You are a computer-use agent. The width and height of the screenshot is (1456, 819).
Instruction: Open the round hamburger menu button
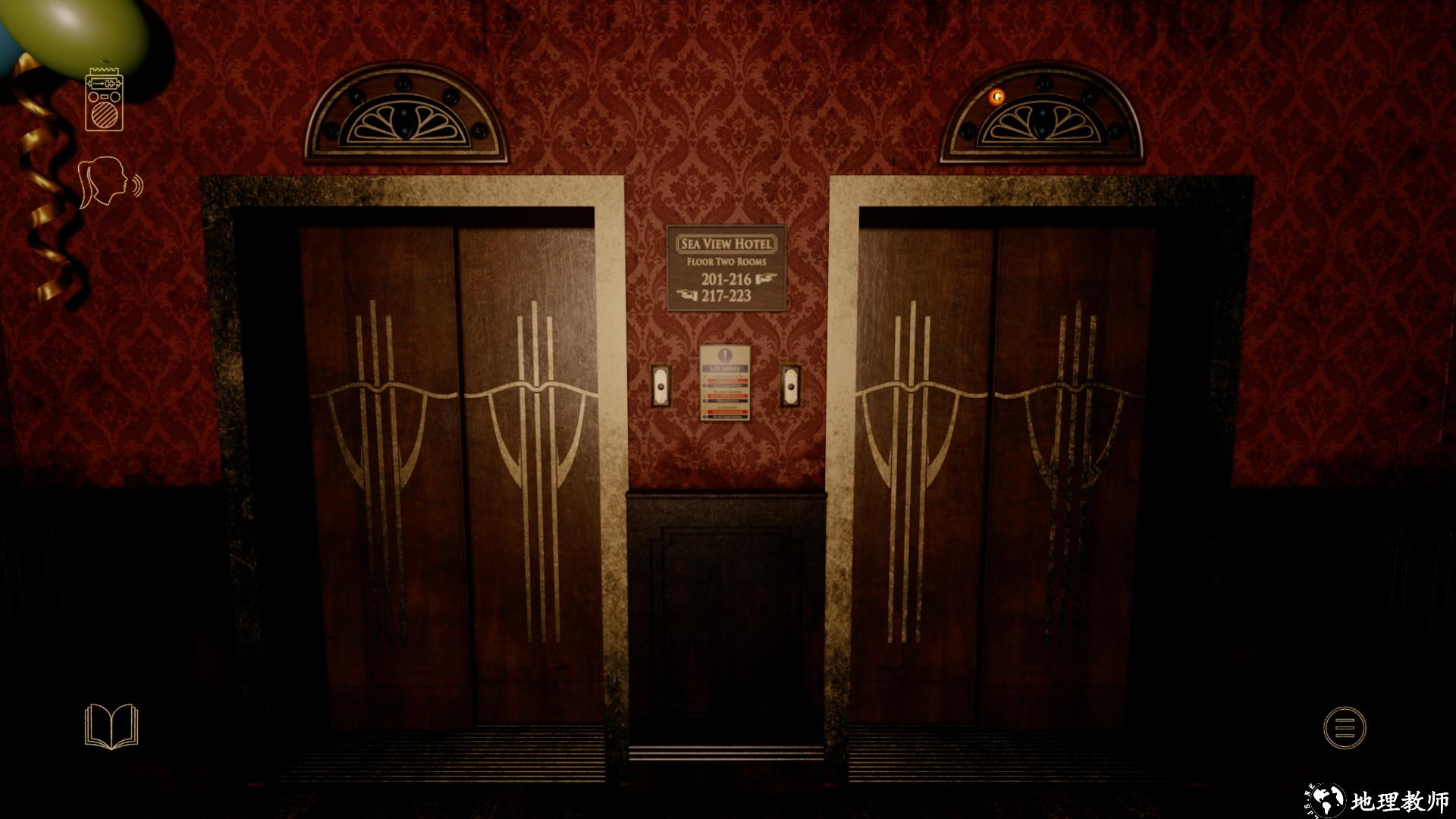1344,728
